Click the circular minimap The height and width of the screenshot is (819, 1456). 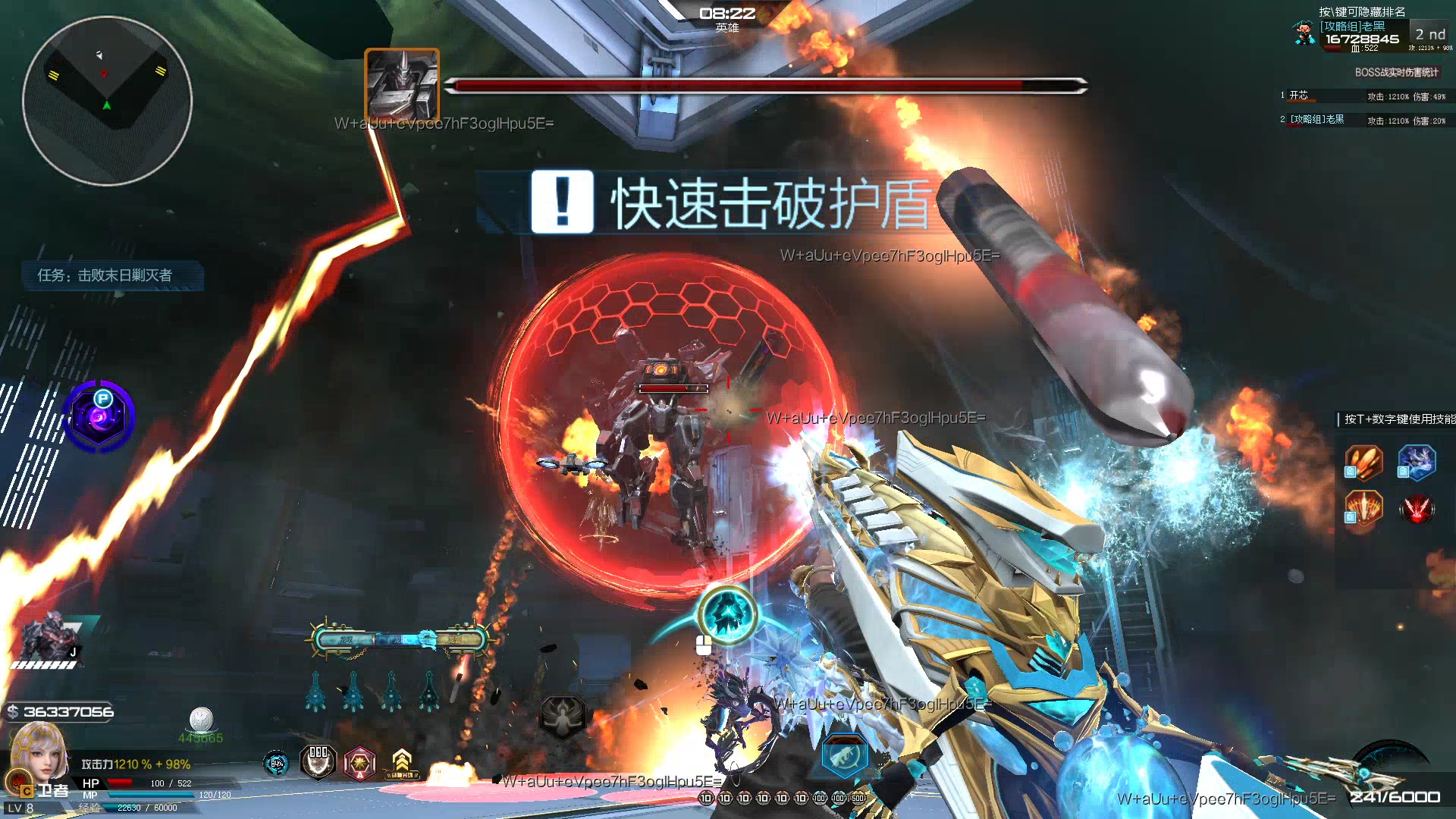point(107,101)
